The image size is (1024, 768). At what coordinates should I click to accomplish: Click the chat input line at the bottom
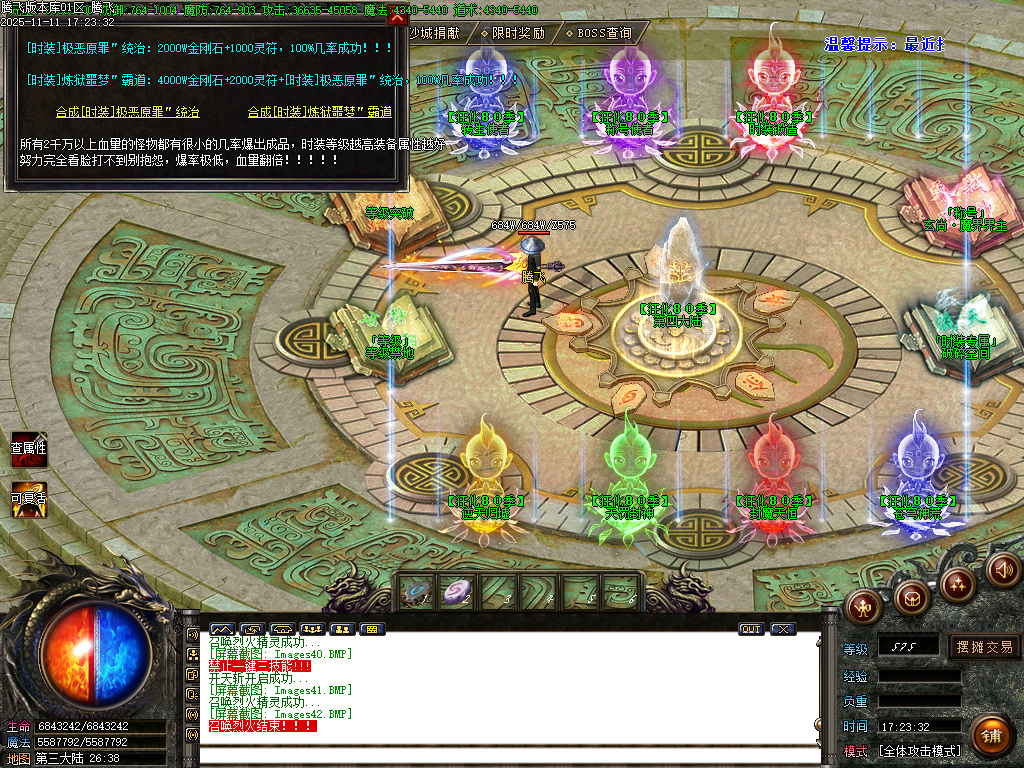(x=500, y=754)
